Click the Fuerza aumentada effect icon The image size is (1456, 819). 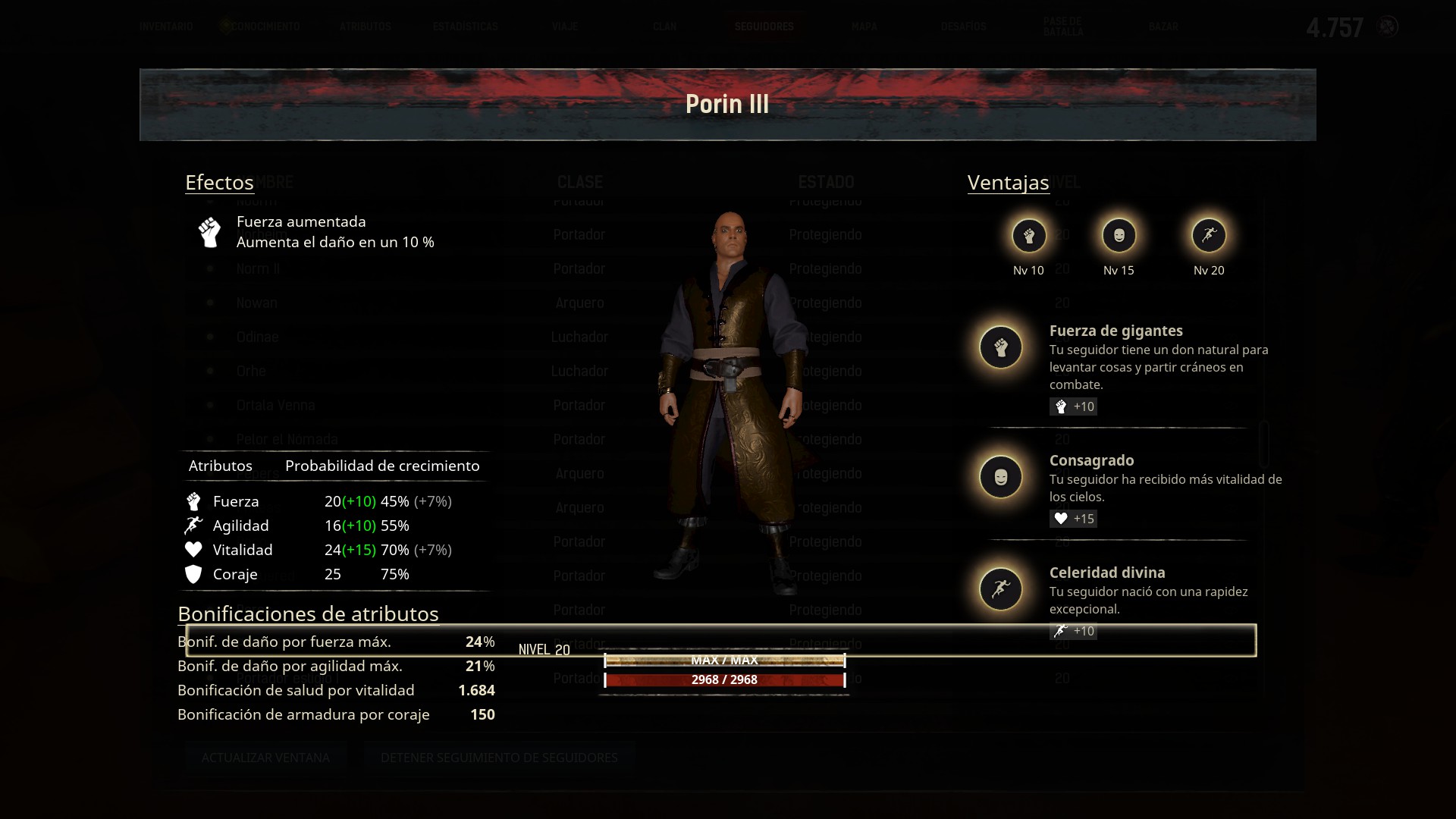(x=209, y=232)
